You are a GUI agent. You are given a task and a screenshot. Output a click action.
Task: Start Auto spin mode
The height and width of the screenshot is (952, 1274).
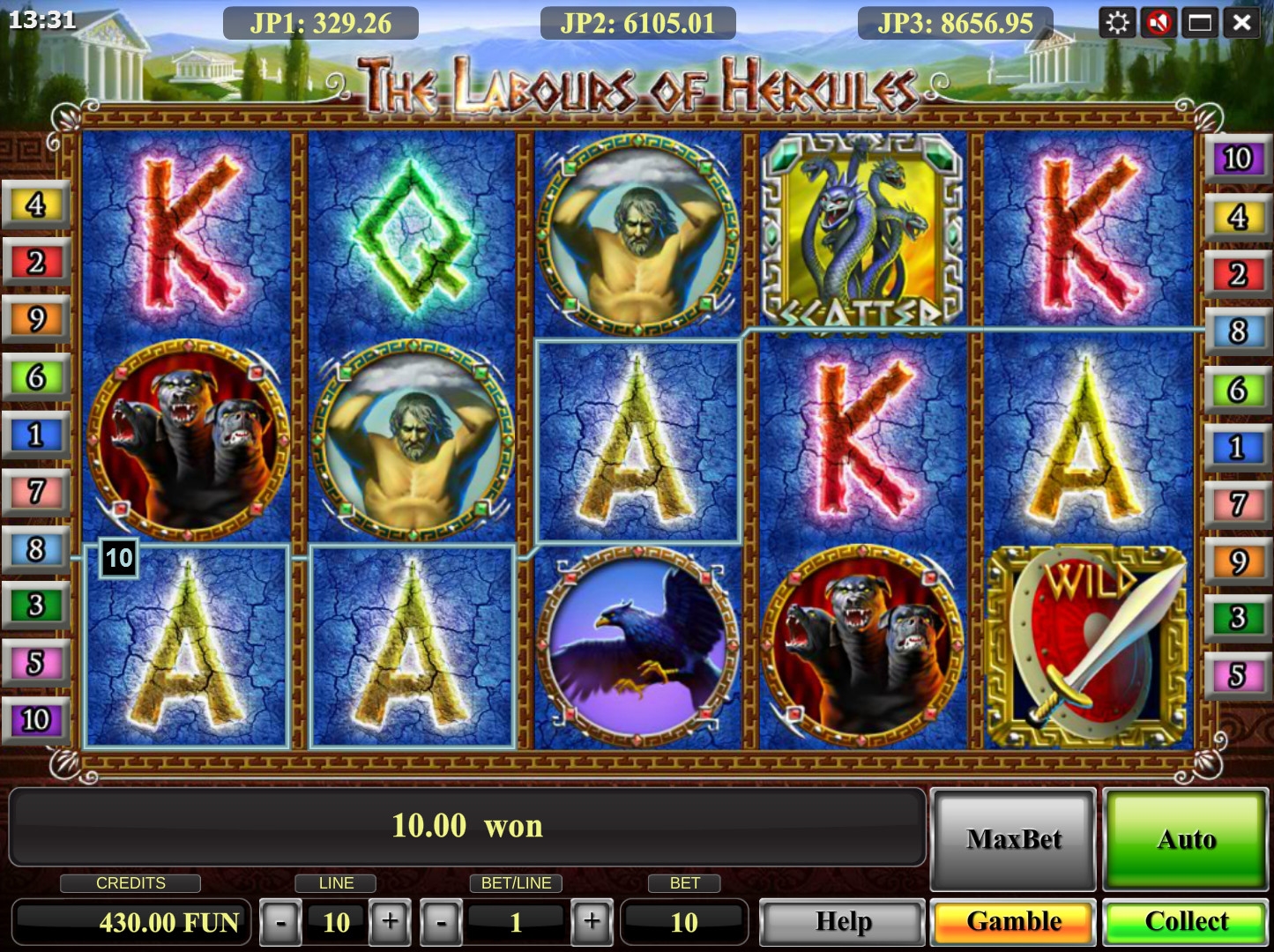(x=1186, y=838)
